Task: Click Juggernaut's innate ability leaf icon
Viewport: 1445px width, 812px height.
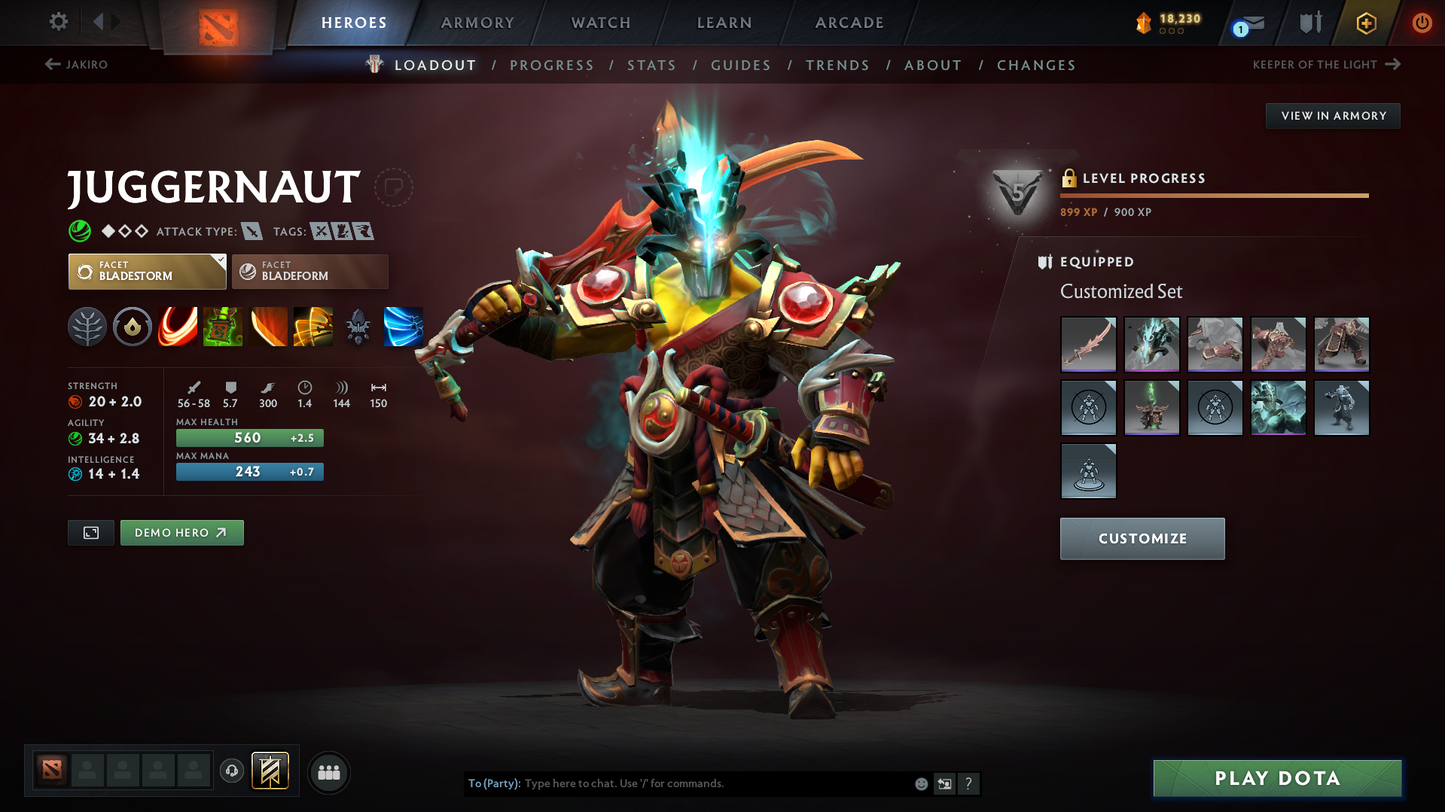Action: (87, 327)
